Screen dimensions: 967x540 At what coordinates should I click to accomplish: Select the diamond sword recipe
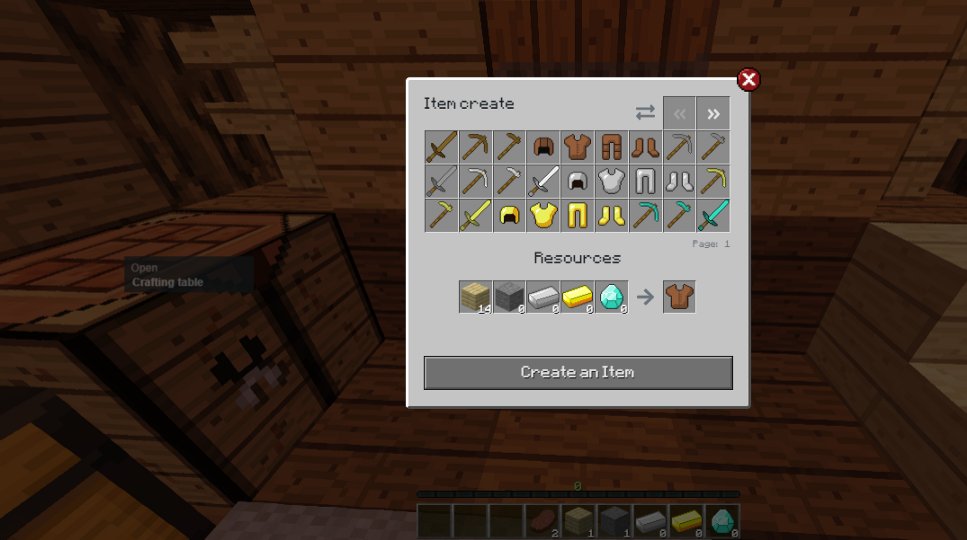click(x=713, y=215)
